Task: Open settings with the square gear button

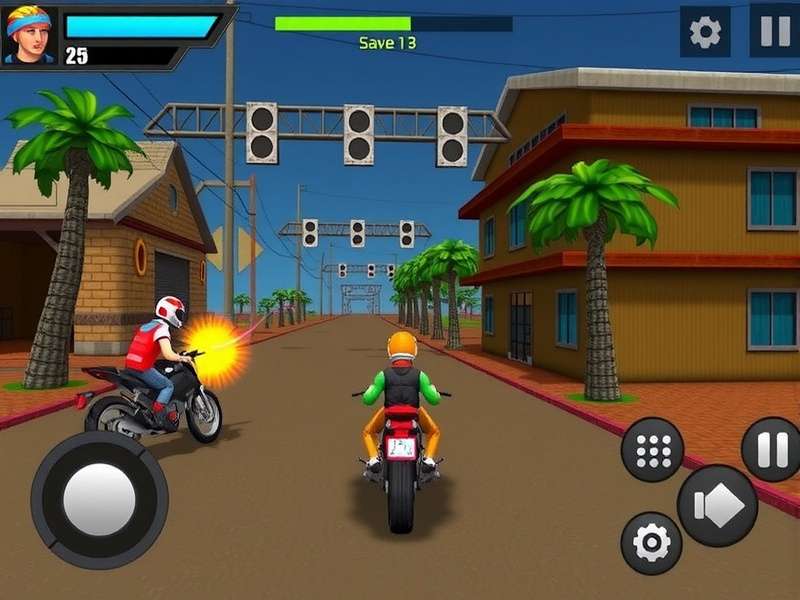Action: pyautogui.click(x=705, y=32)
